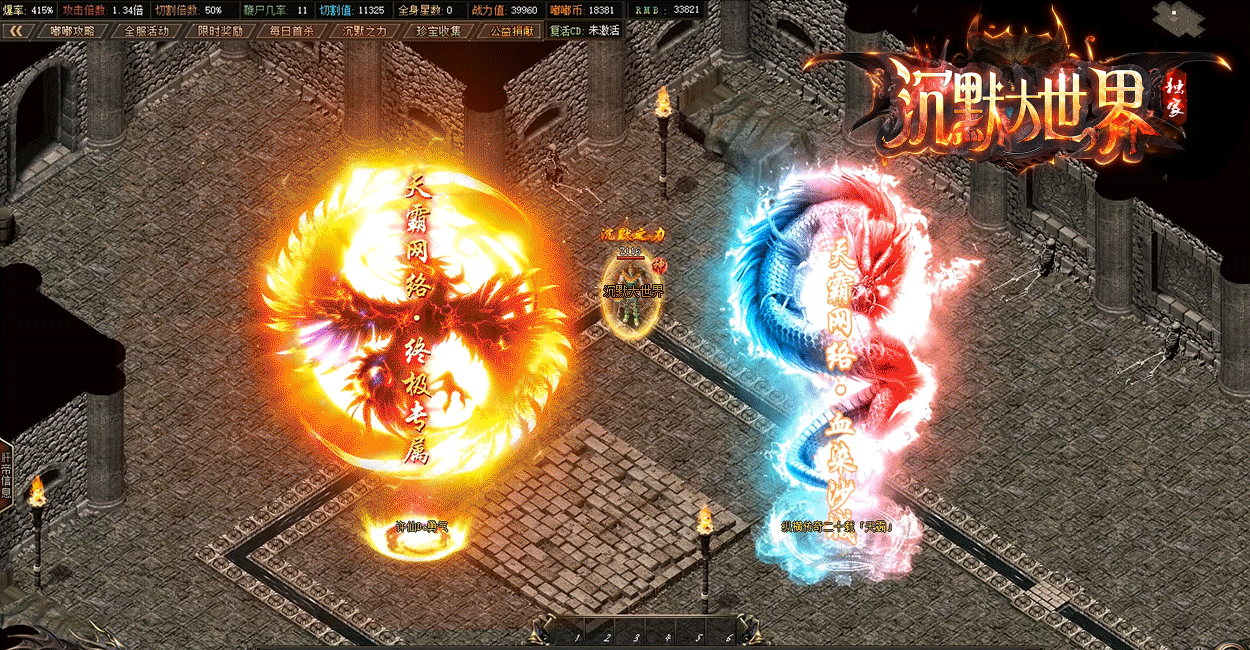Open the 珍宝收集 treasure collection menu
Image resolution: width=1250 pixels, height=650 pixels.
click(439, 31)
